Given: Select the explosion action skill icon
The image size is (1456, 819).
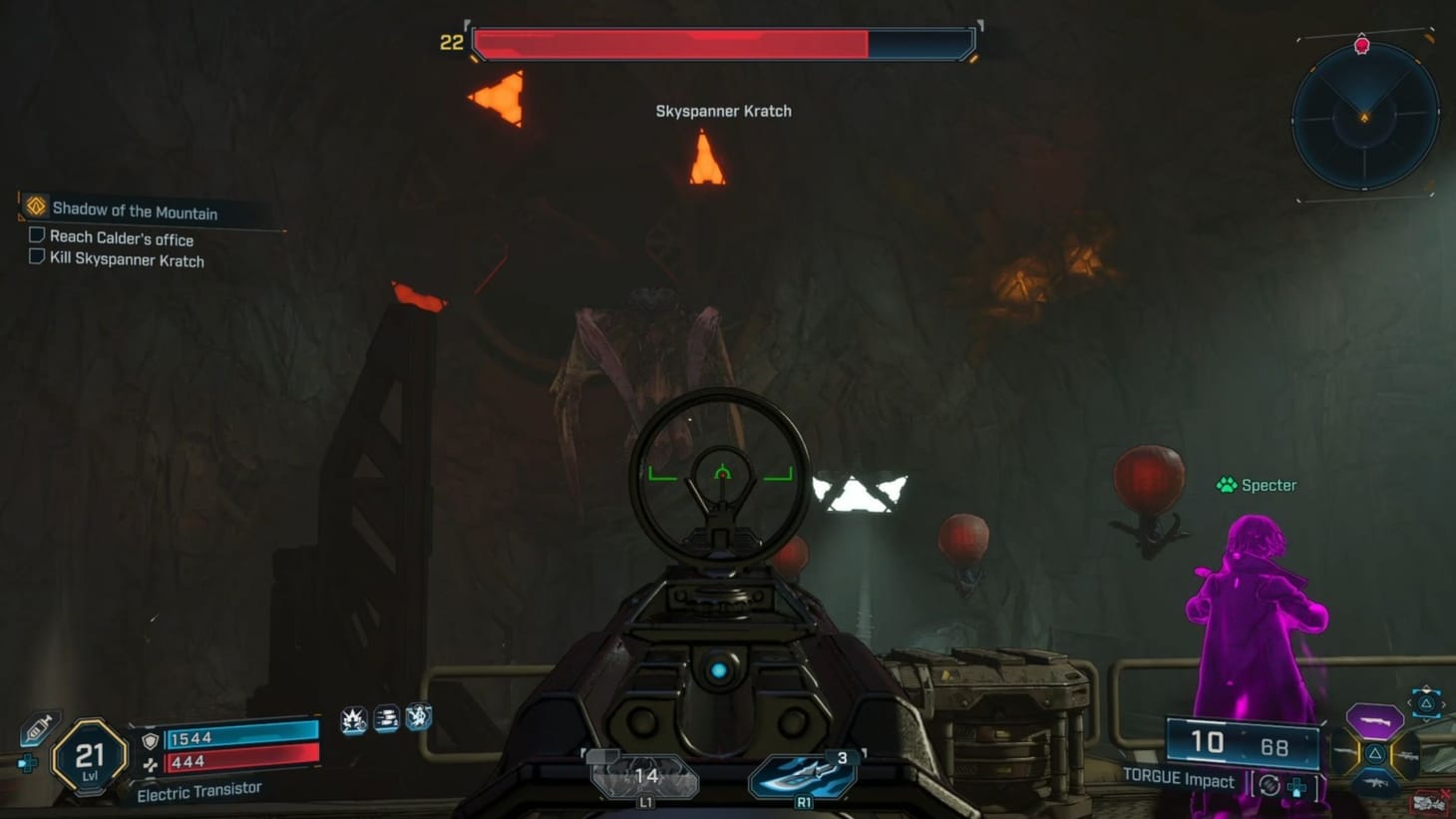Looking at the screenshot, I should click(x=353, y=718).
